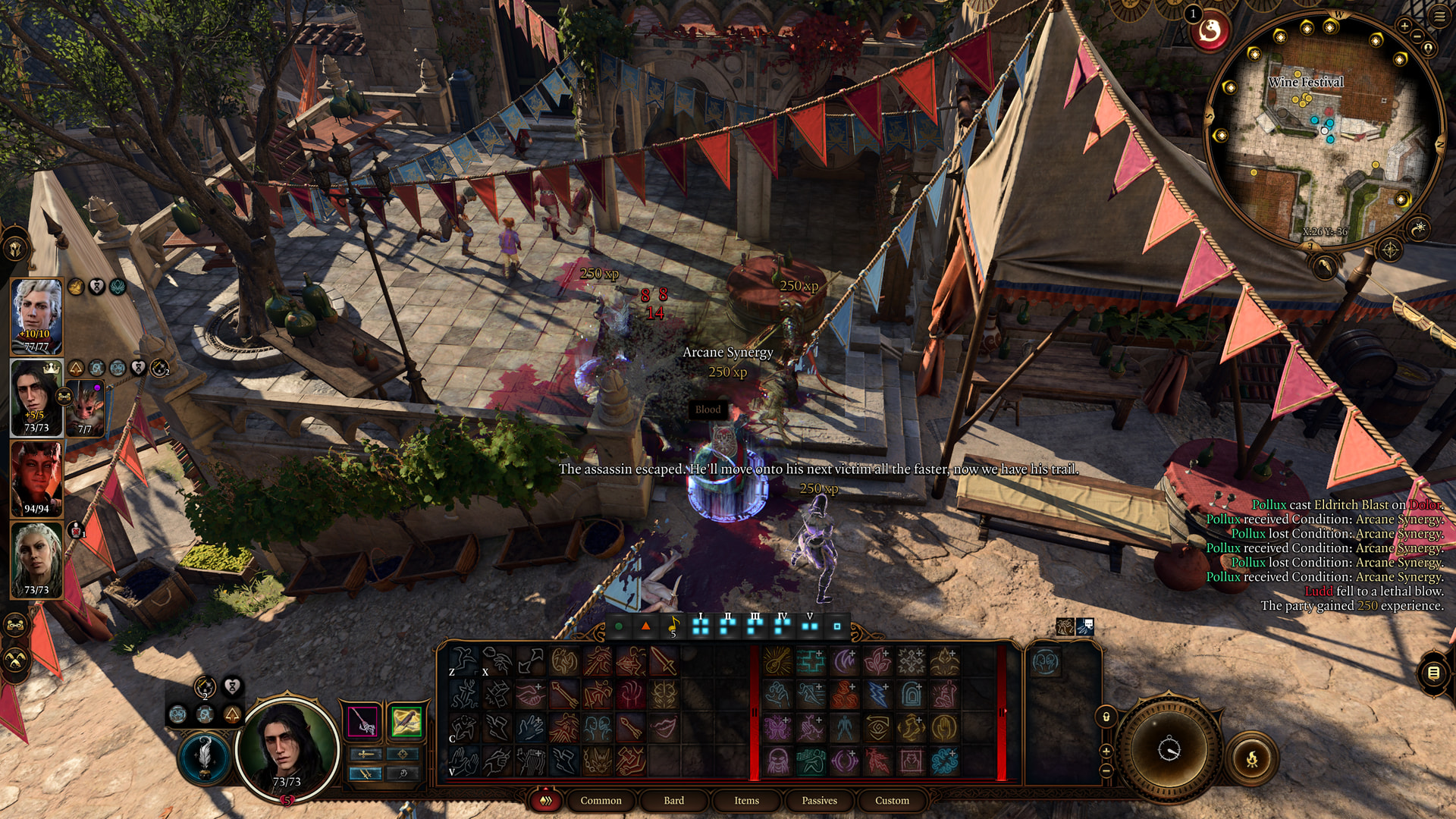Cast the blue lightning bolt spell
Screen dimensions: 1456x819
(x=877, y=694)
